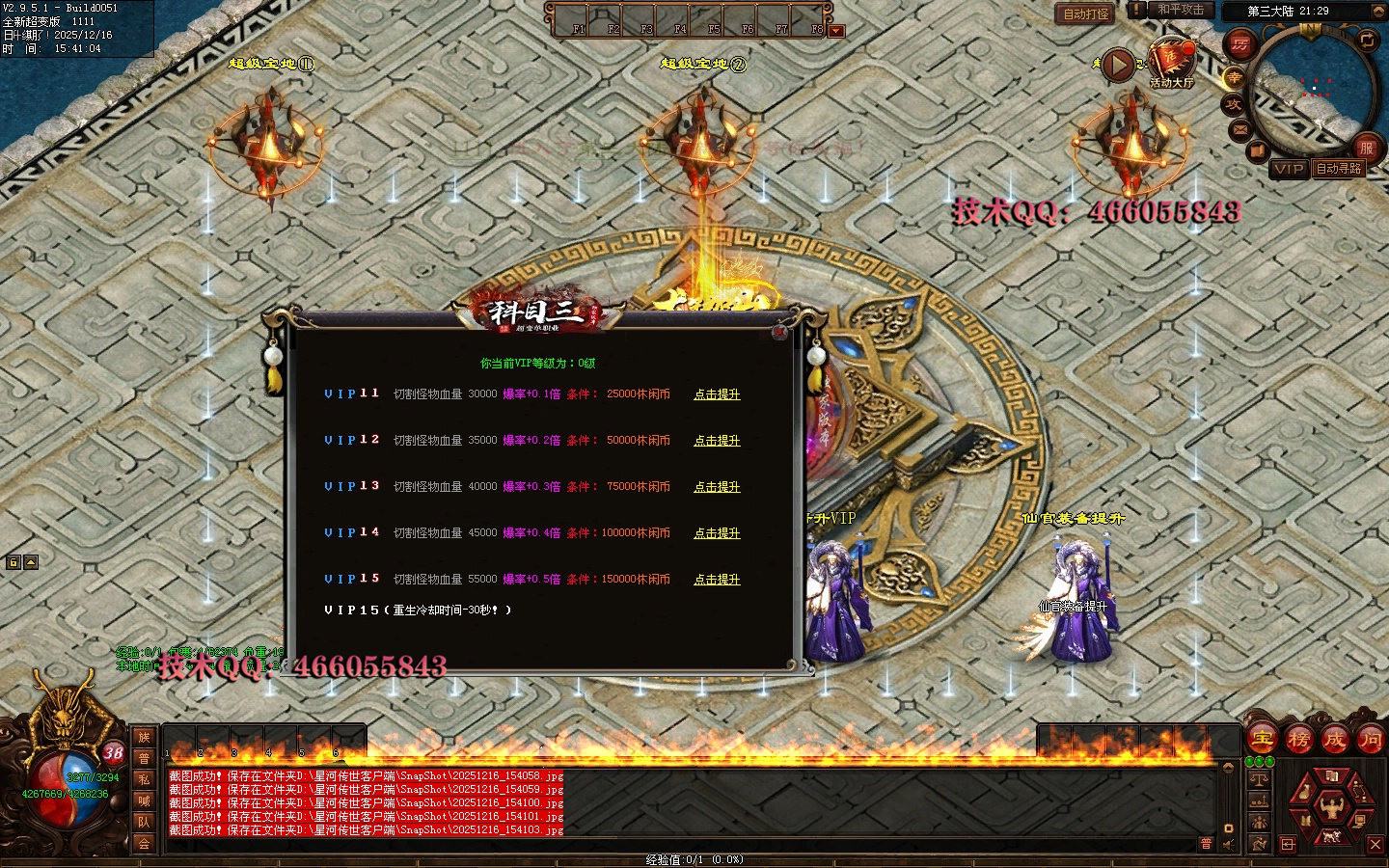Switch to the 队 team chat channel
Viewport: 1389px width, 868px height.
tap(144, 822)
